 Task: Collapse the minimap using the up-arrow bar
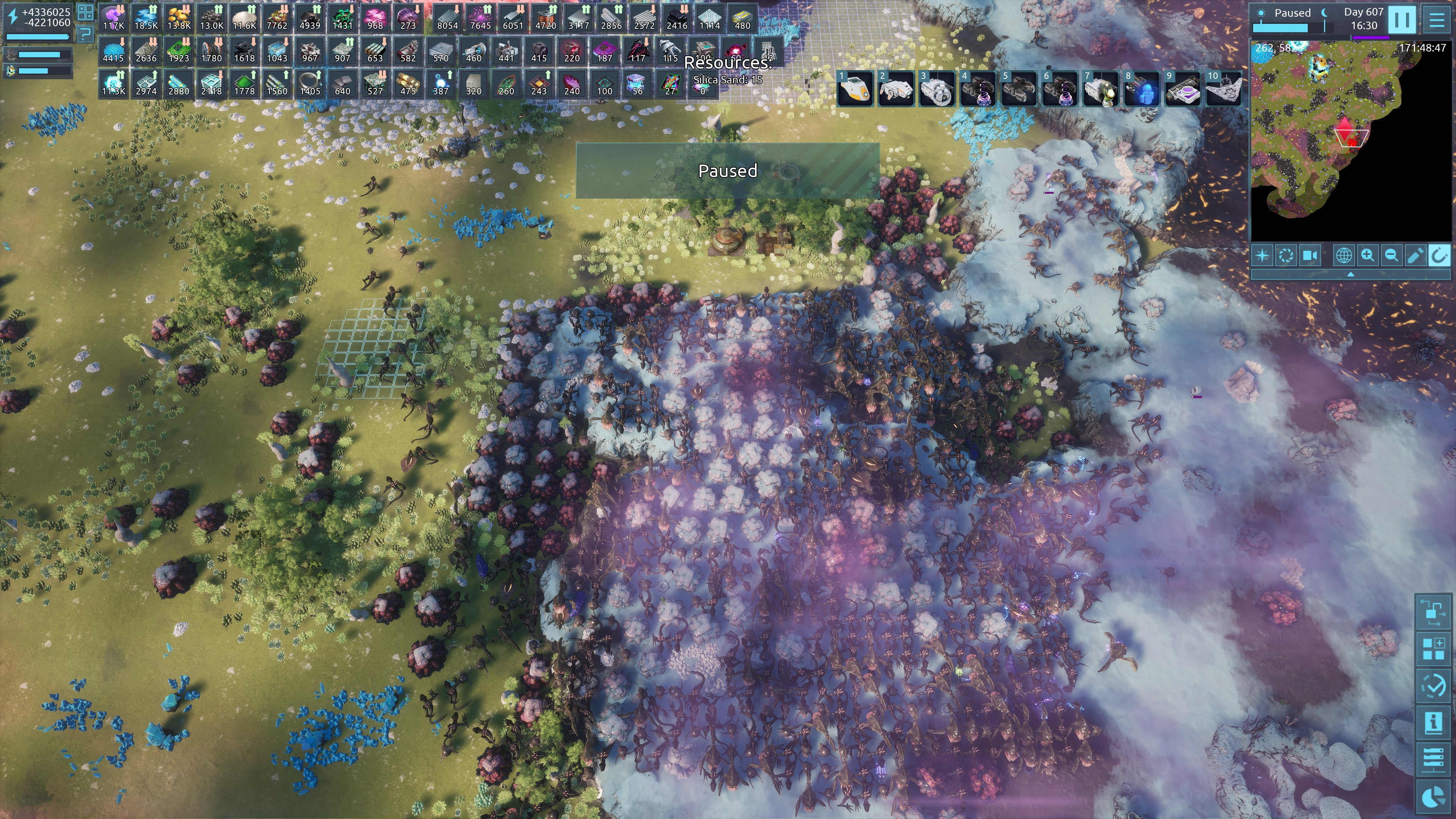coord(1350,275)
